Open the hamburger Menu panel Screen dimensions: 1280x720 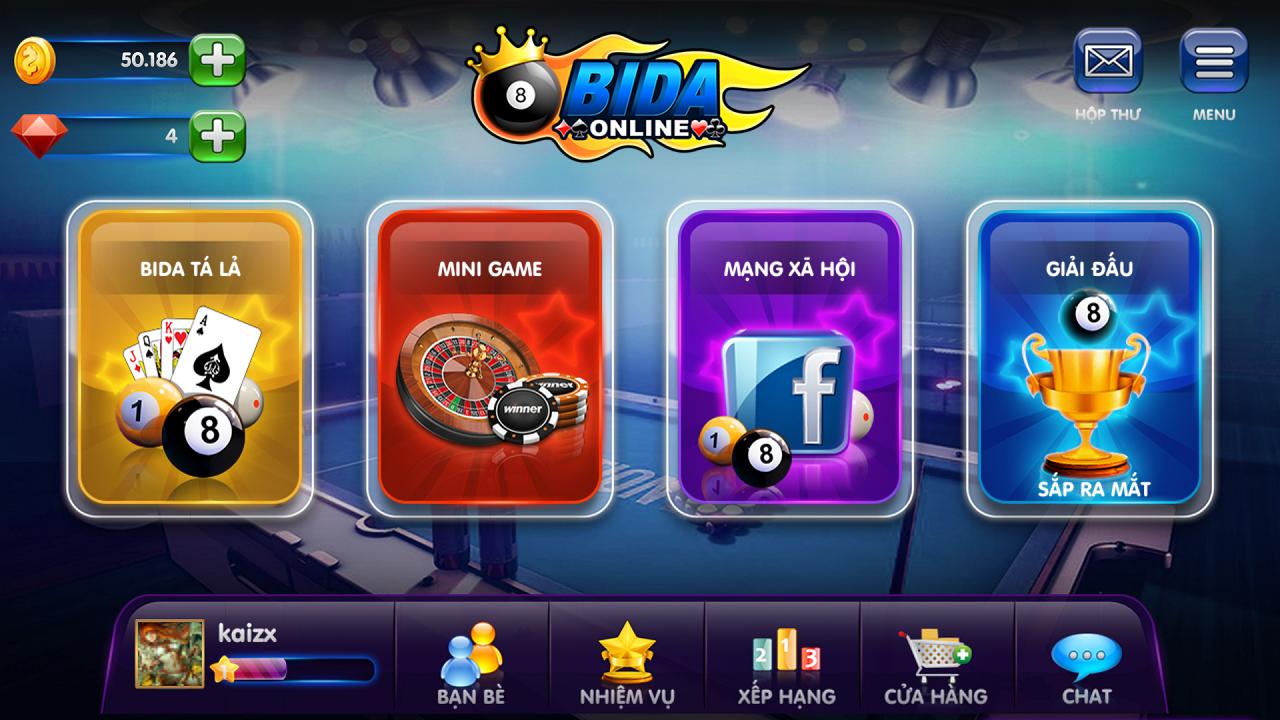(x=1213, y=62)
